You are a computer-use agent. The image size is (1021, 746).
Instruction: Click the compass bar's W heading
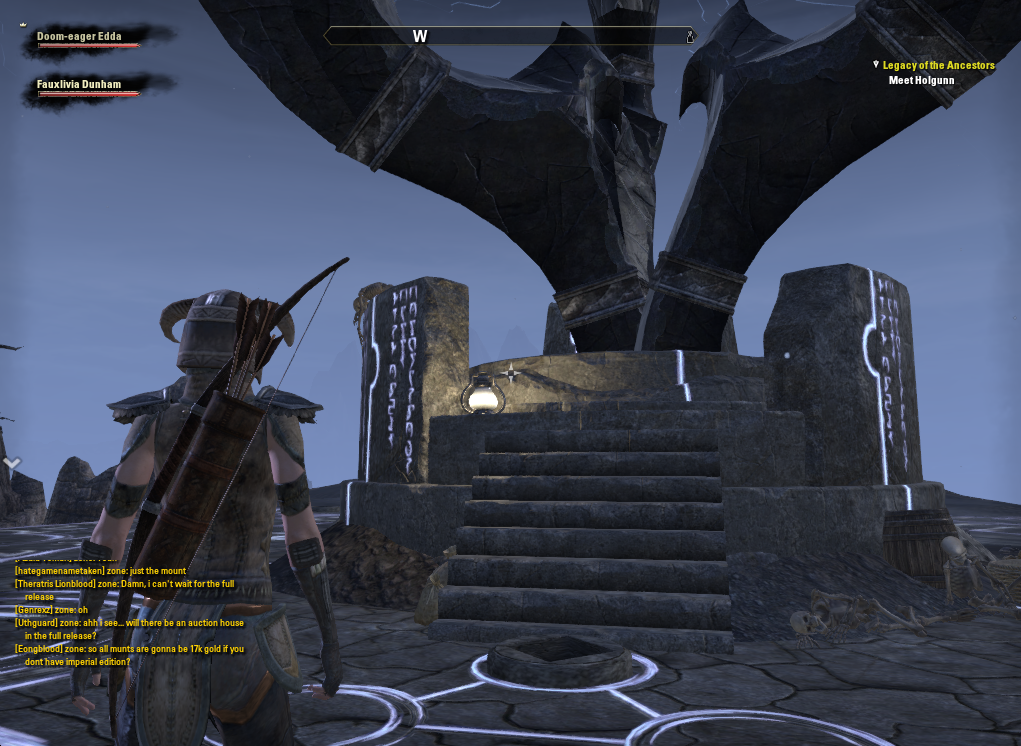[x=420, y=37]
